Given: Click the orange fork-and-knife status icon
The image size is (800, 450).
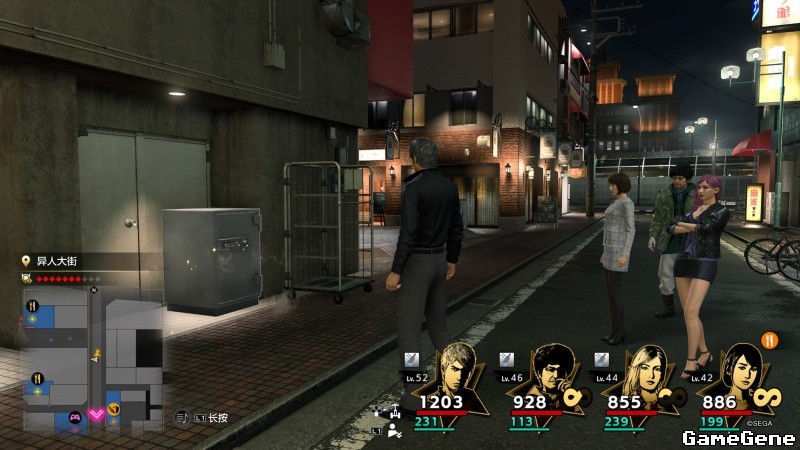Looking at the screenshot, I should click(770, 339).
